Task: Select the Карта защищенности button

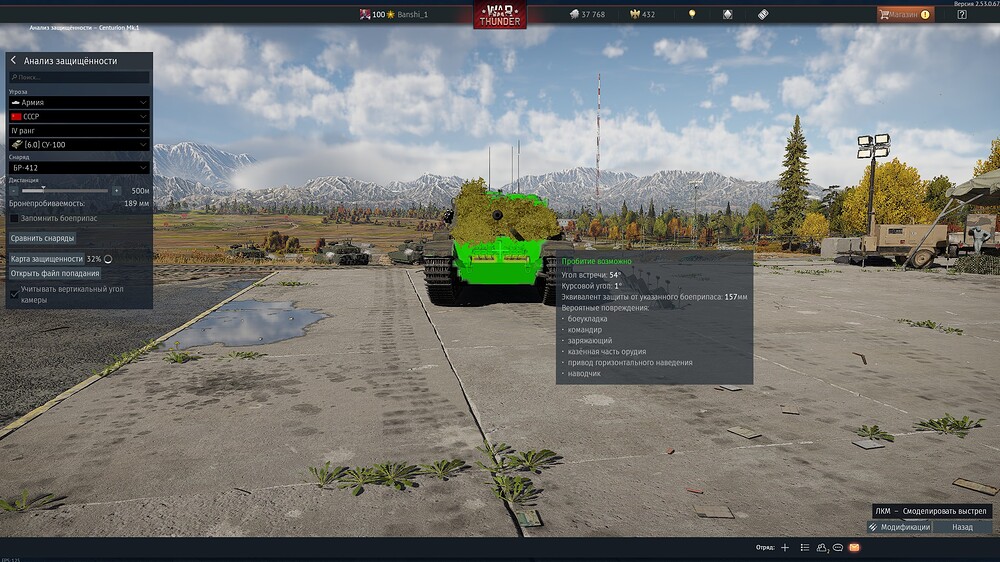Action: pos(46,259)
